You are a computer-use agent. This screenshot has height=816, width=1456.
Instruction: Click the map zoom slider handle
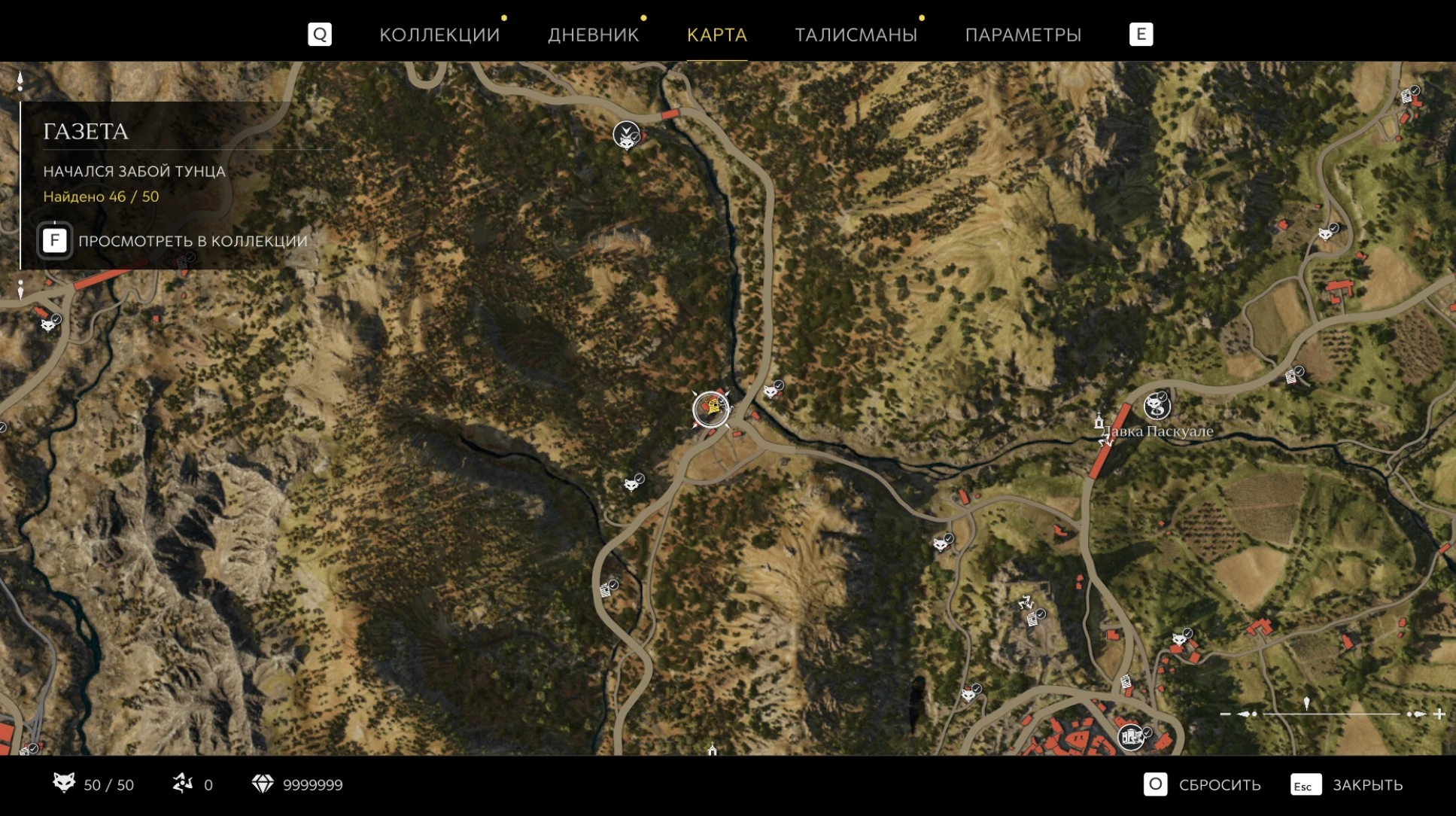1306,705
